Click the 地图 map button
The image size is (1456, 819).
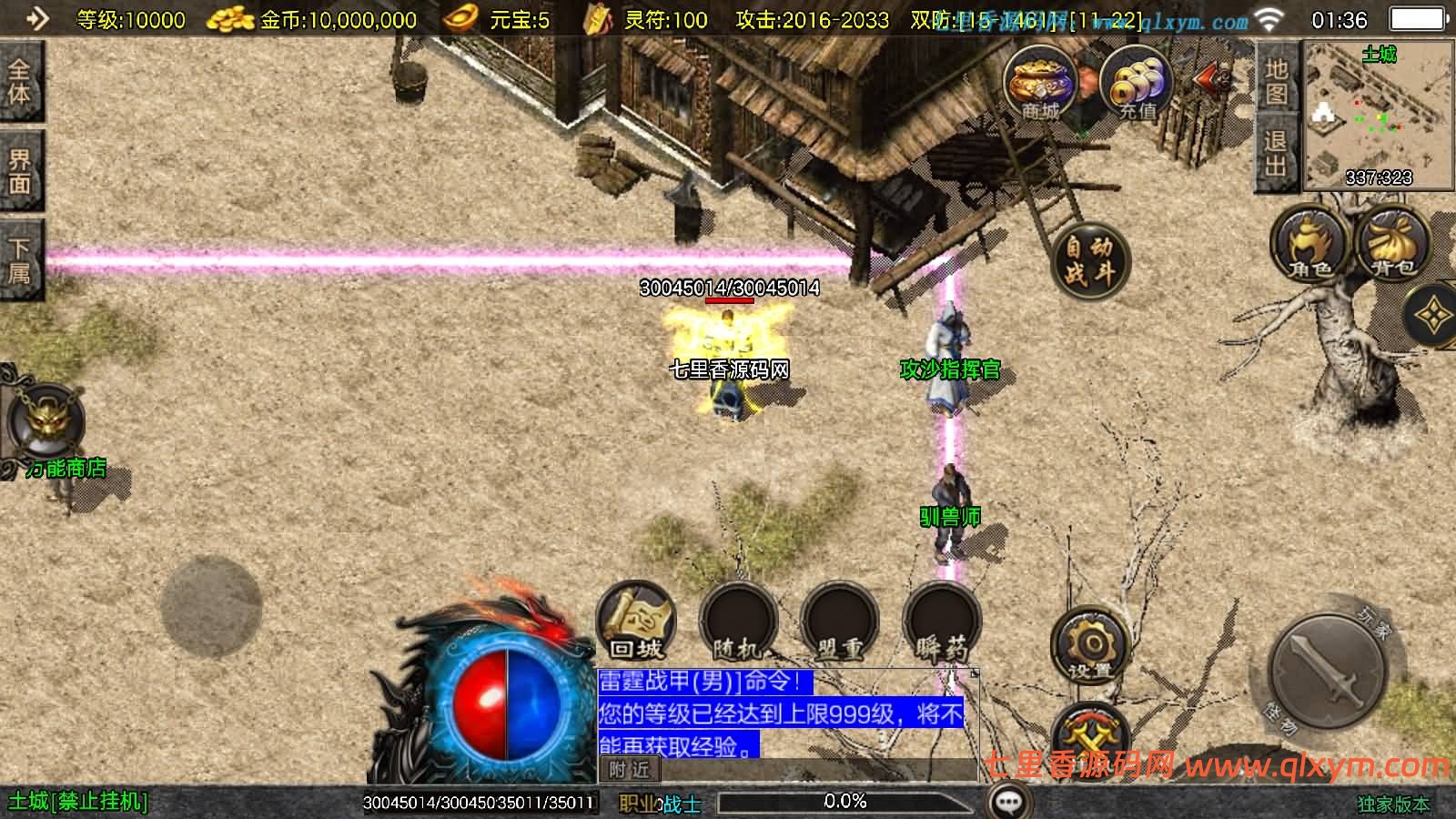1276,81
